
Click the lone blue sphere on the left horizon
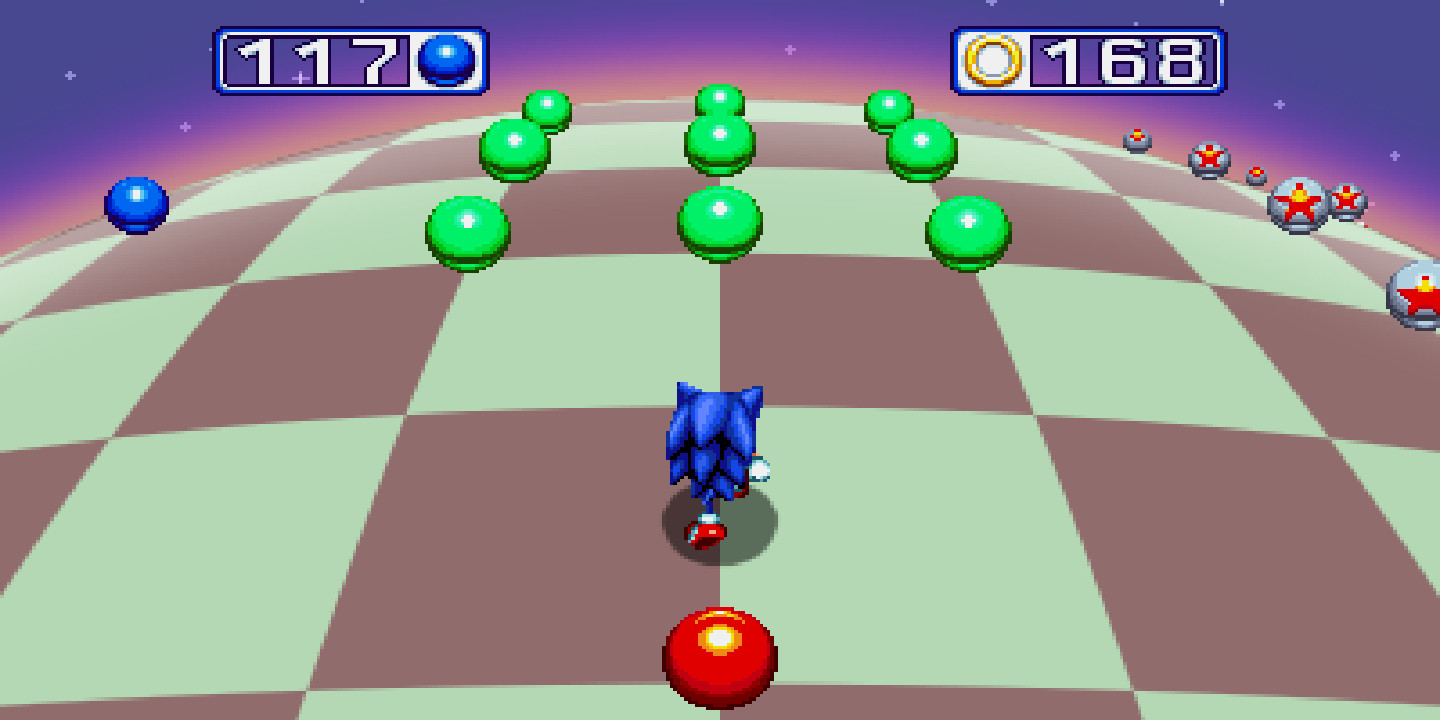pyautogui.click(x=138, y=203)
